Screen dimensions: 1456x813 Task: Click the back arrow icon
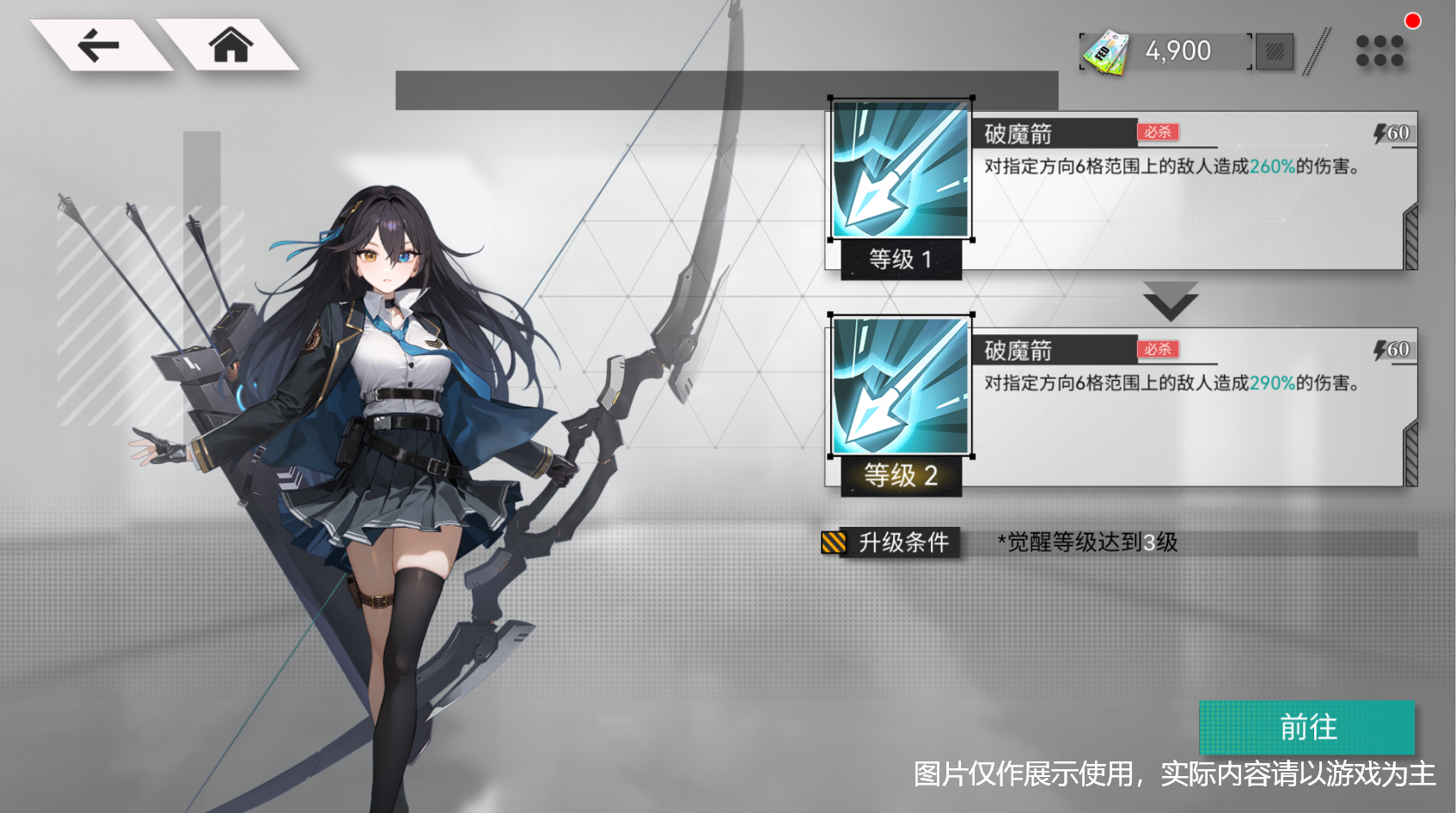(97, 43)
